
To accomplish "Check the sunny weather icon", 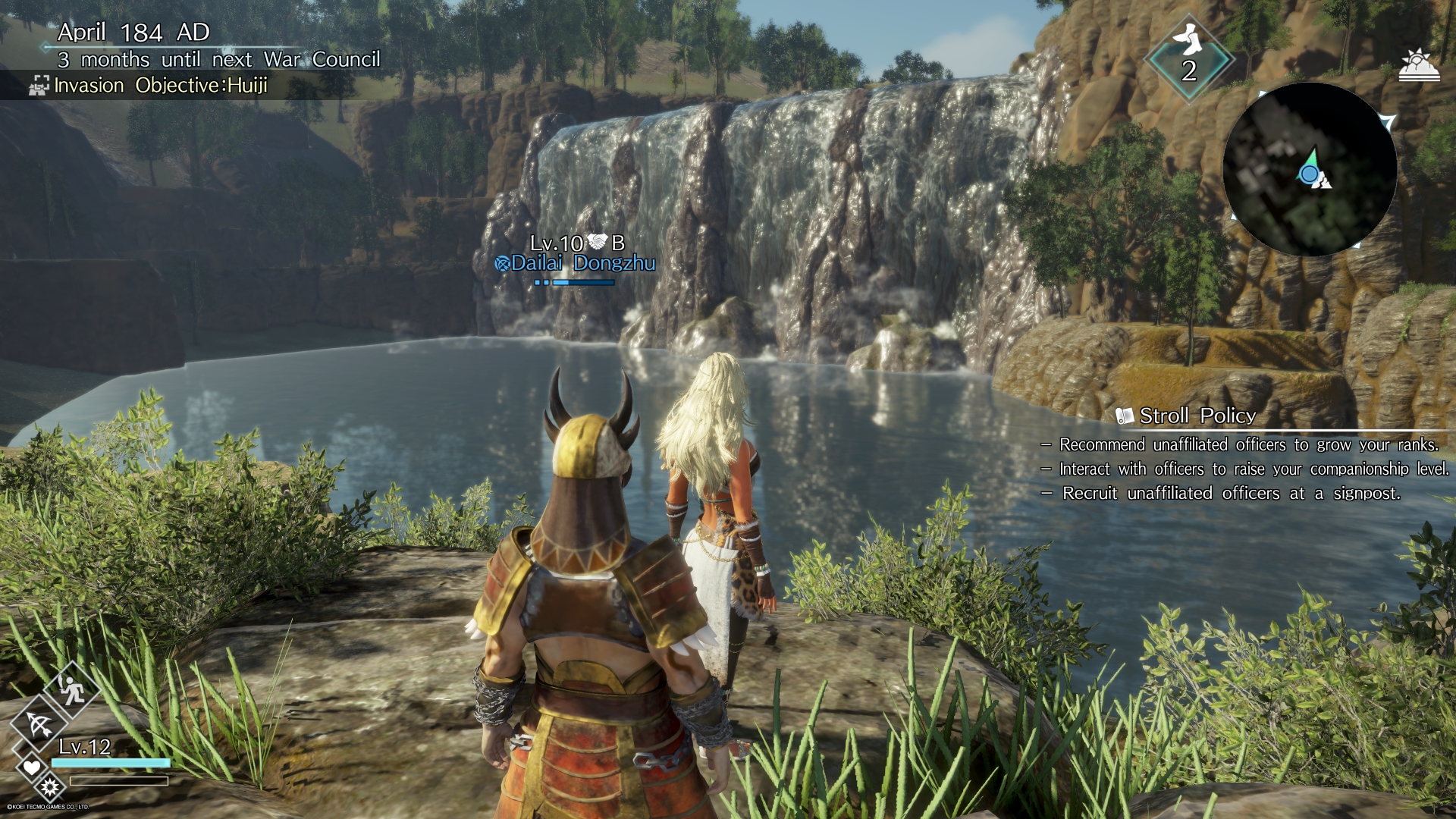I will pos(1418,65).
